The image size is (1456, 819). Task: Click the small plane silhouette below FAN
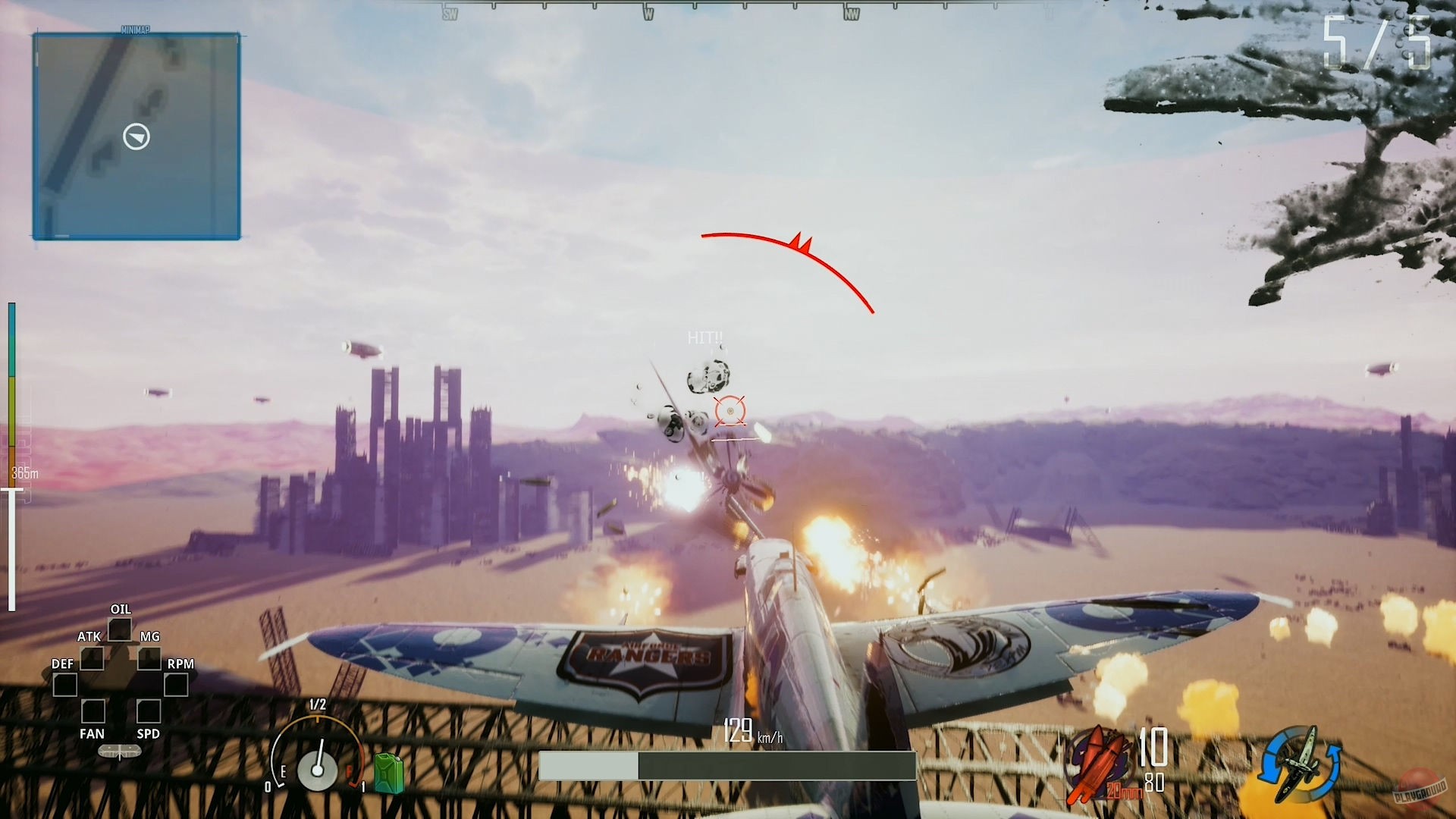coord(120,752)
